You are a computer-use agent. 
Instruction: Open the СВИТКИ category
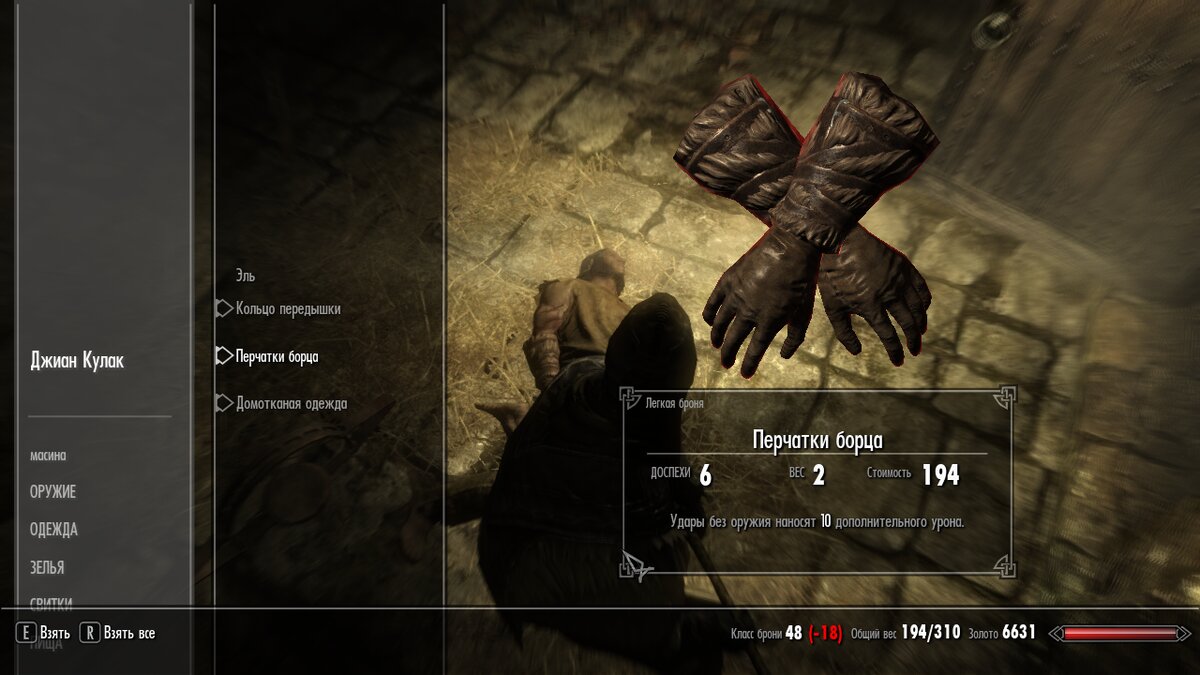pyautogui.click(x=51, y=603)
